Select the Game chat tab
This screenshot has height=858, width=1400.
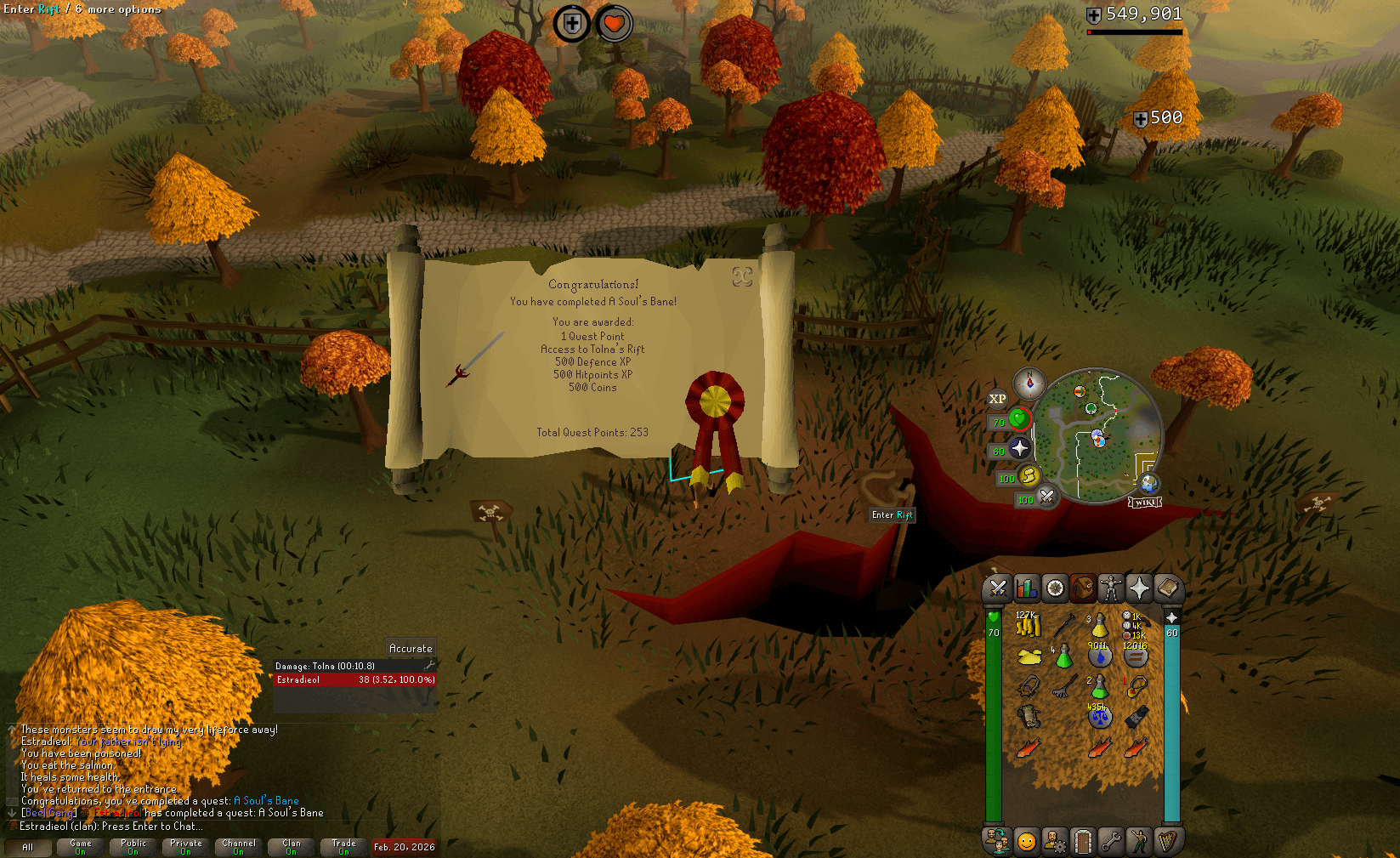point(80,845)
